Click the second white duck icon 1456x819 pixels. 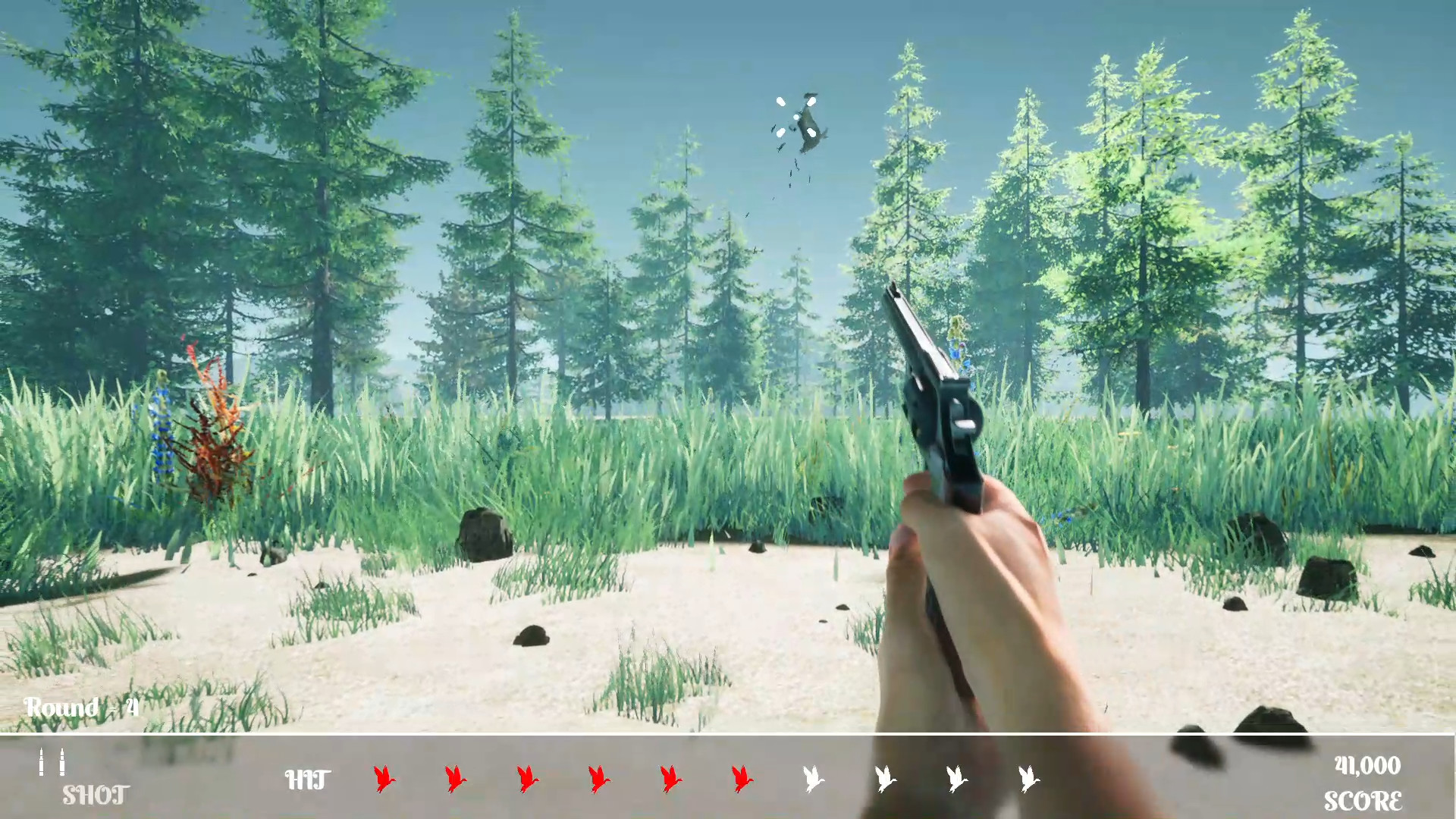885,777
